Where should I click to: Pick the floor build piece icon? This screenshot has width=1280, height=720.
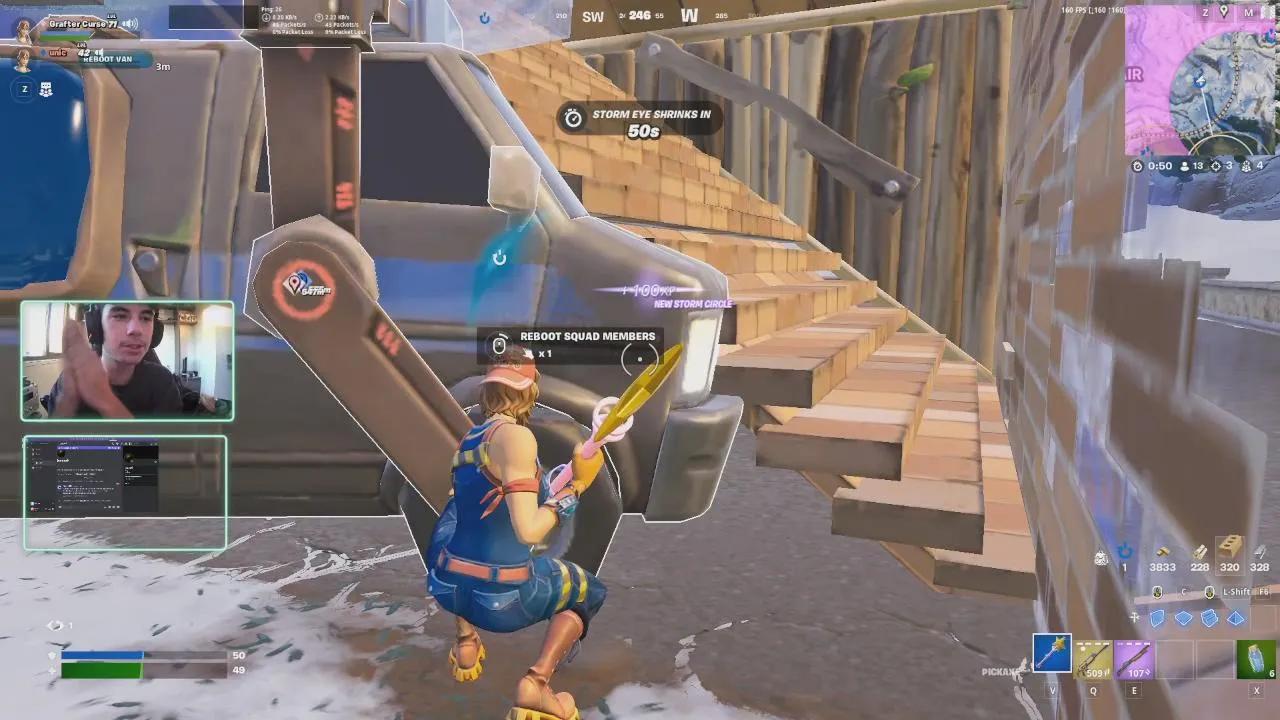point(1182,620)
